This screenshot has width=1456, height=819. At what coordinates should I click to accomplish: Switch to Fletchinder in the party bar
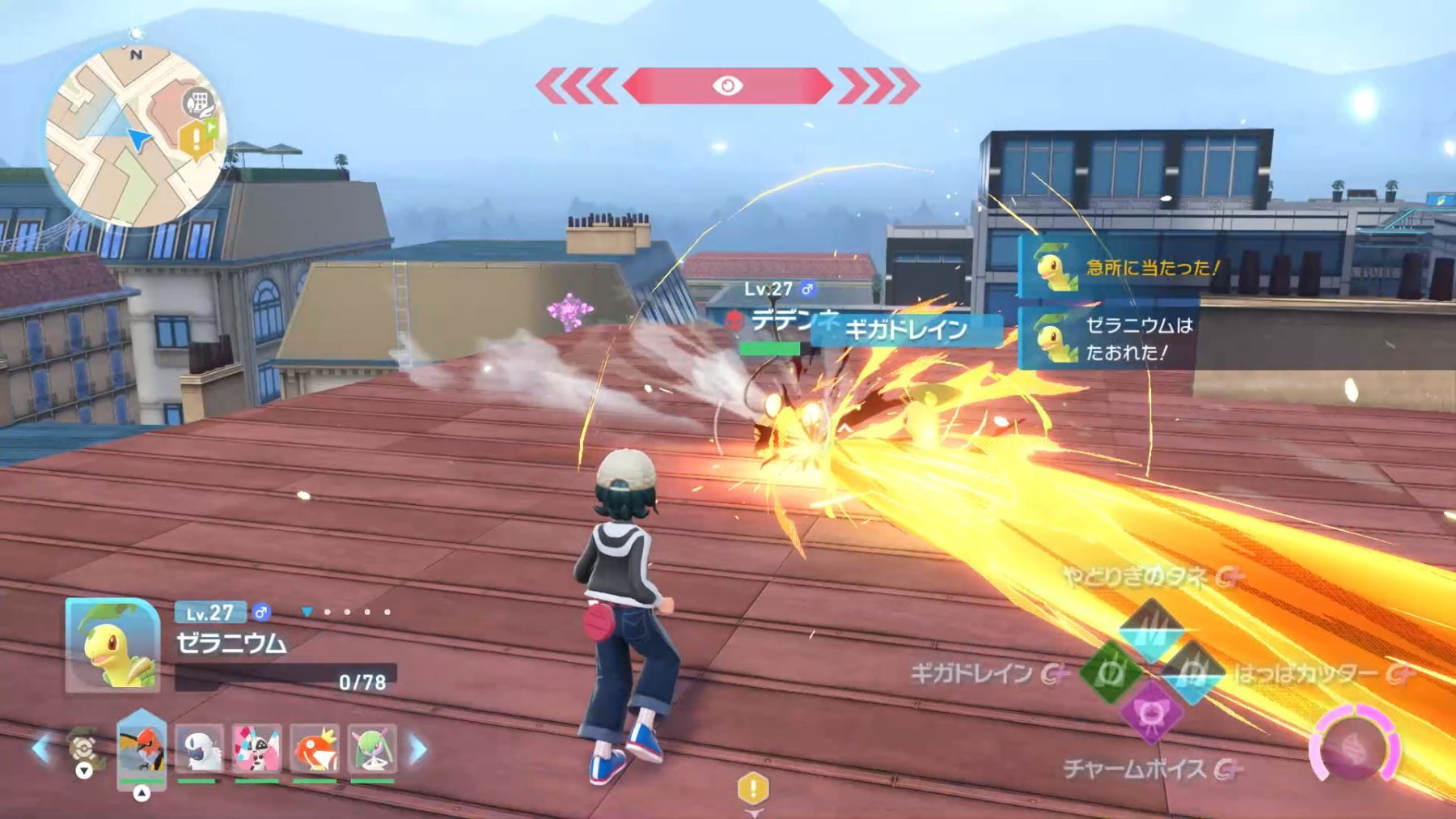[142, 749]
